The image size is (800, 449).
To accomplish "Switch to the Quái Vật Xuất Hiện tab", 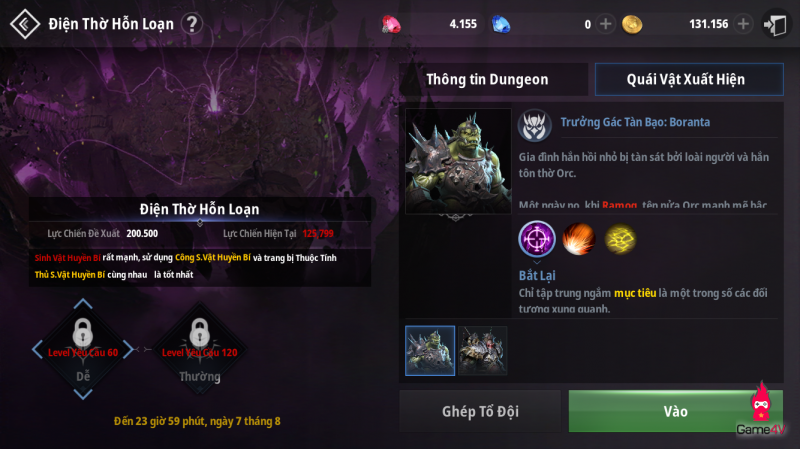I will coord(685,79).
